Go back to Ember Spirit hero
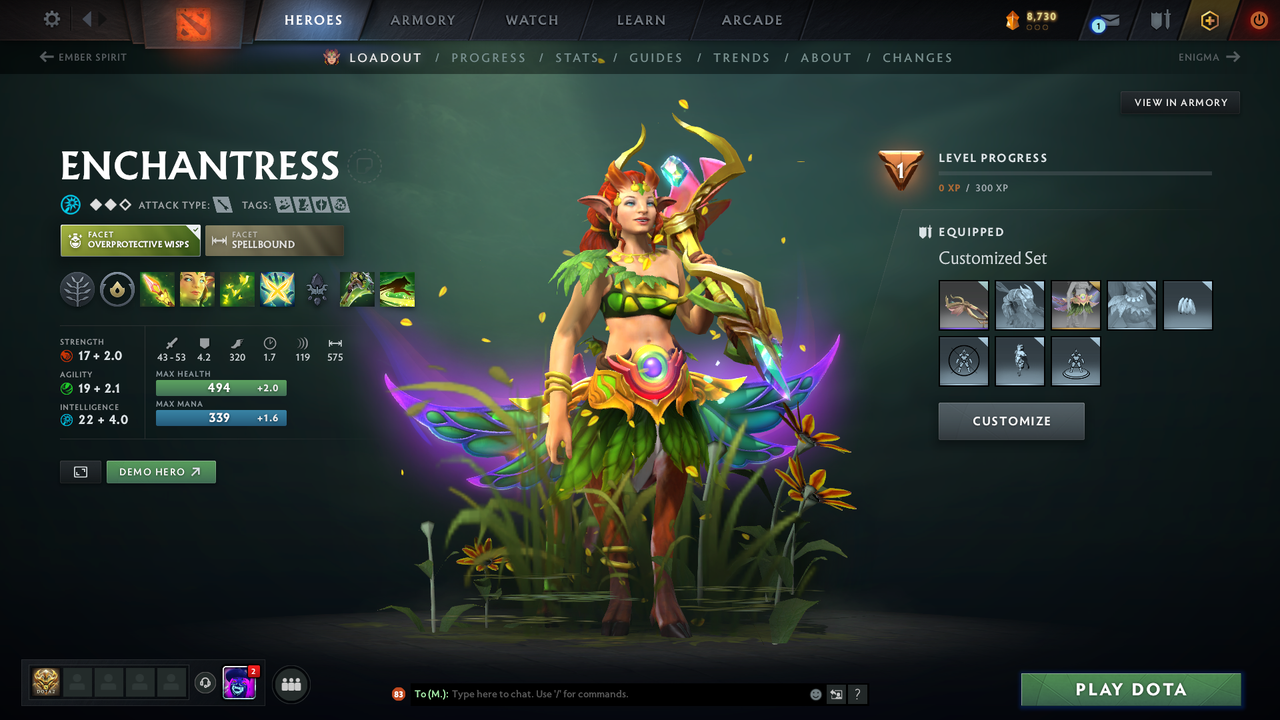 85,57
